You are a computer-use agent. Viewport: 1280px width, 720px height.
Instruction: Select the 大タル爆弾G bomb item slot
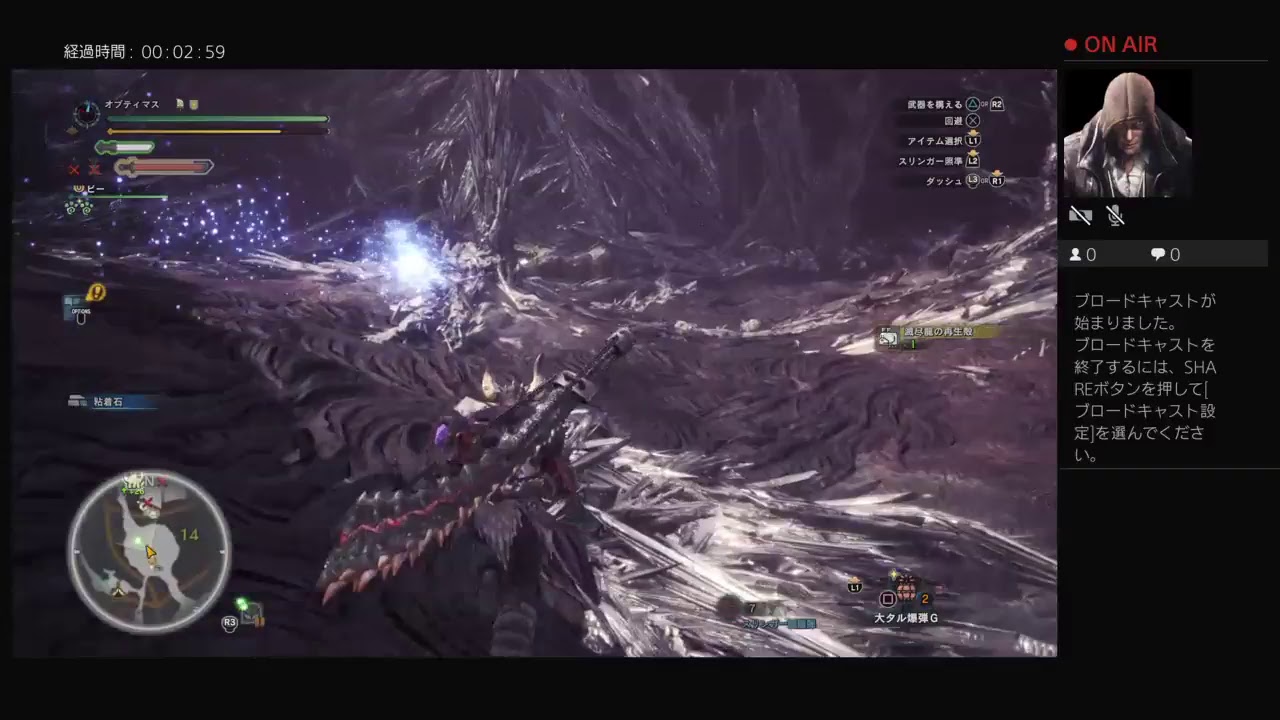click(x=905, y=597)
